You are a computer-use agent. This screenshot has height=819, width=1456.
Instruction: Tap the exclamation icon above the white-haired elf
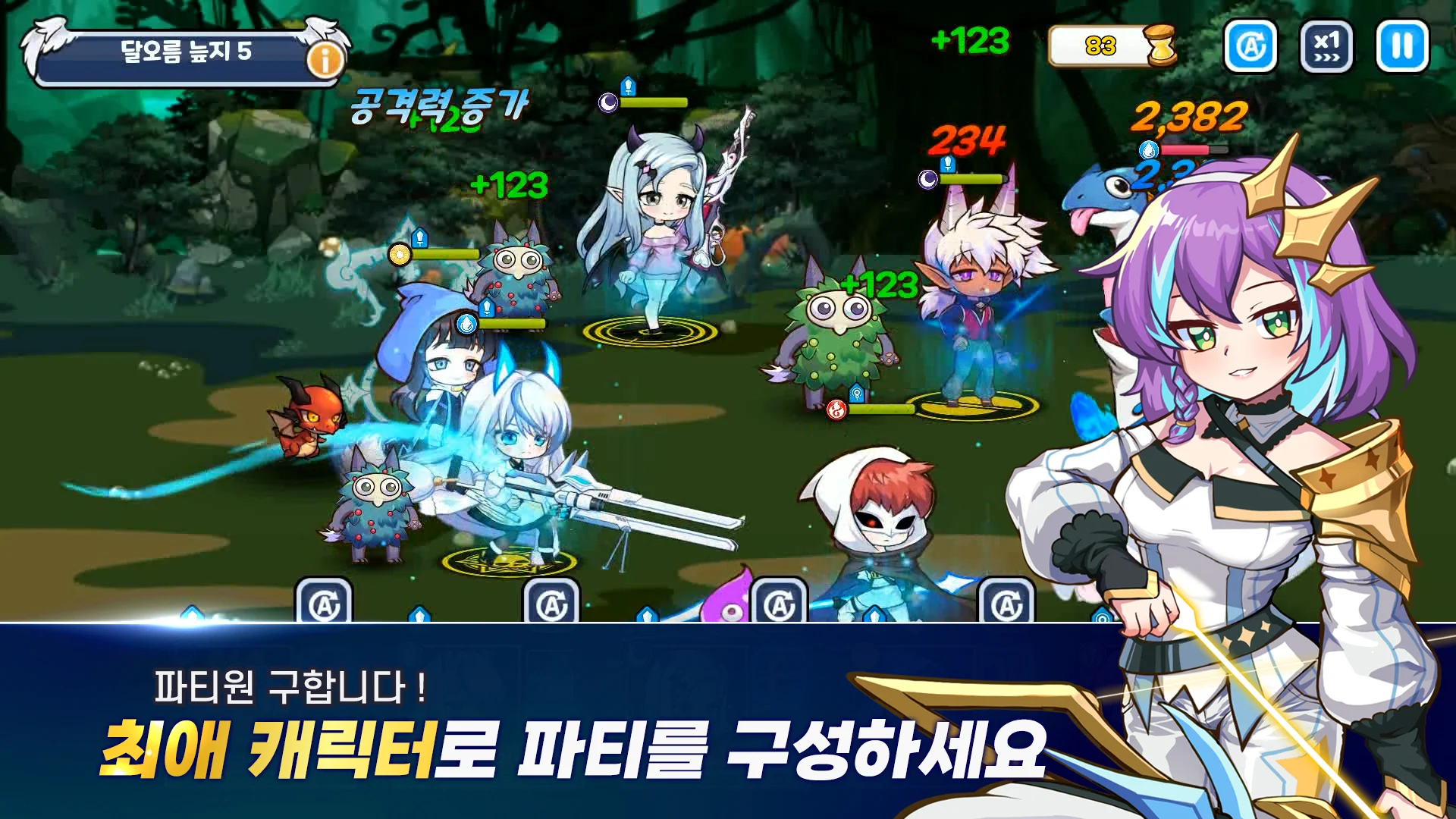coord(947,163)
